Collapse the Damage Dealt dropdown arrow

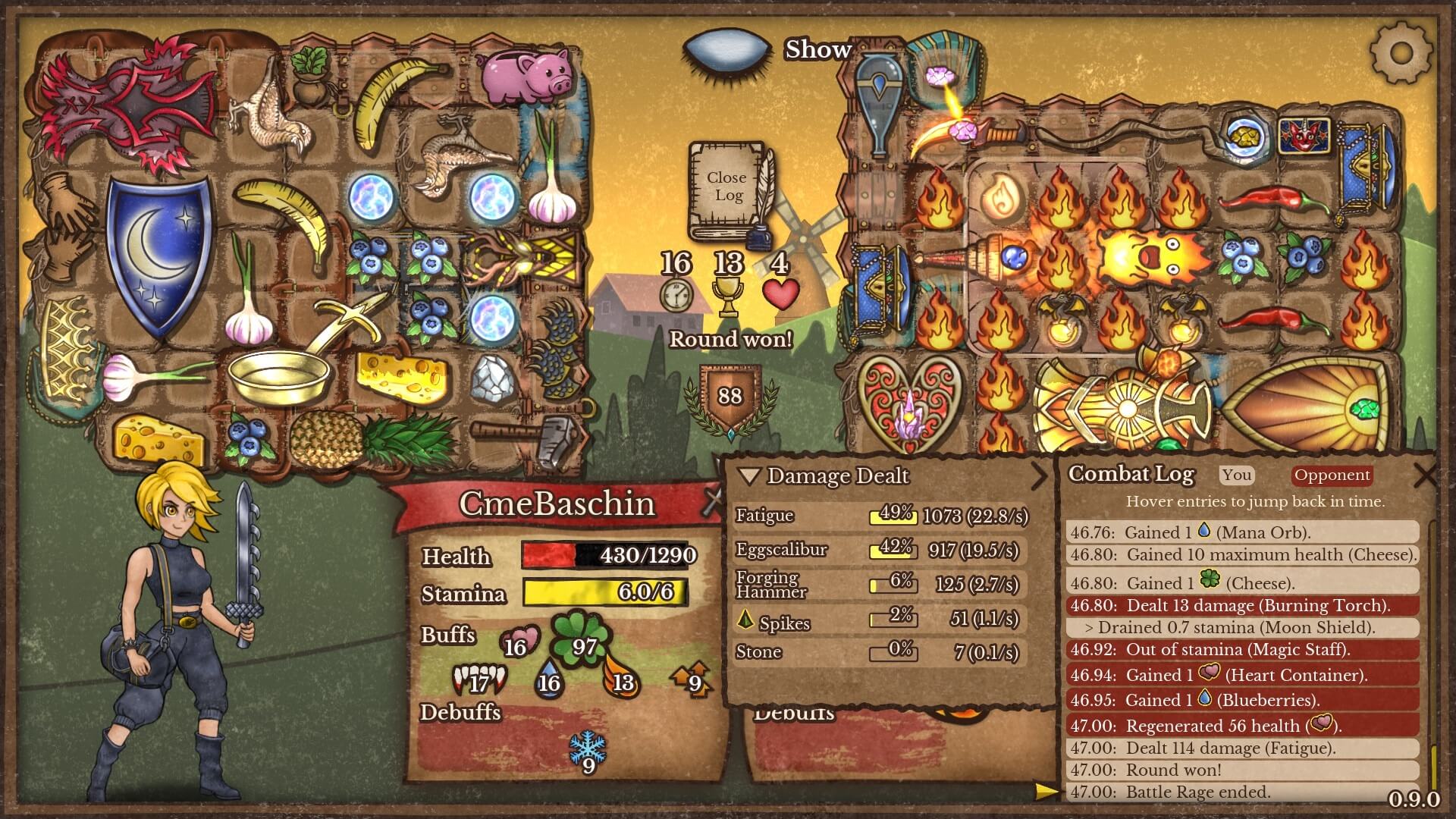tap(749, 476)
